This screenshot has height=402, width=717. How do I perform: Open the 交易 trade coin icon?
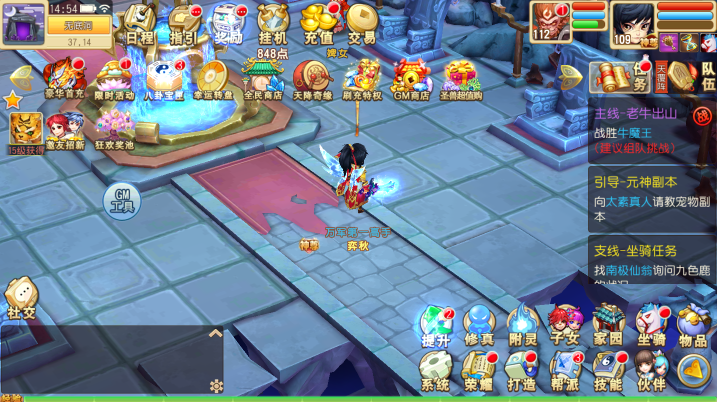coord(361,23)
